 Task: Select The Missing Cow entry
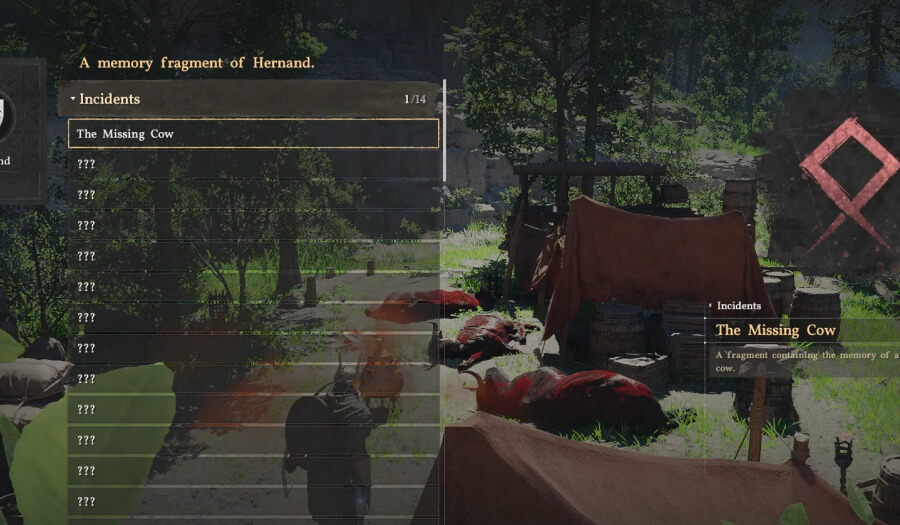click(x=253, y=134)
